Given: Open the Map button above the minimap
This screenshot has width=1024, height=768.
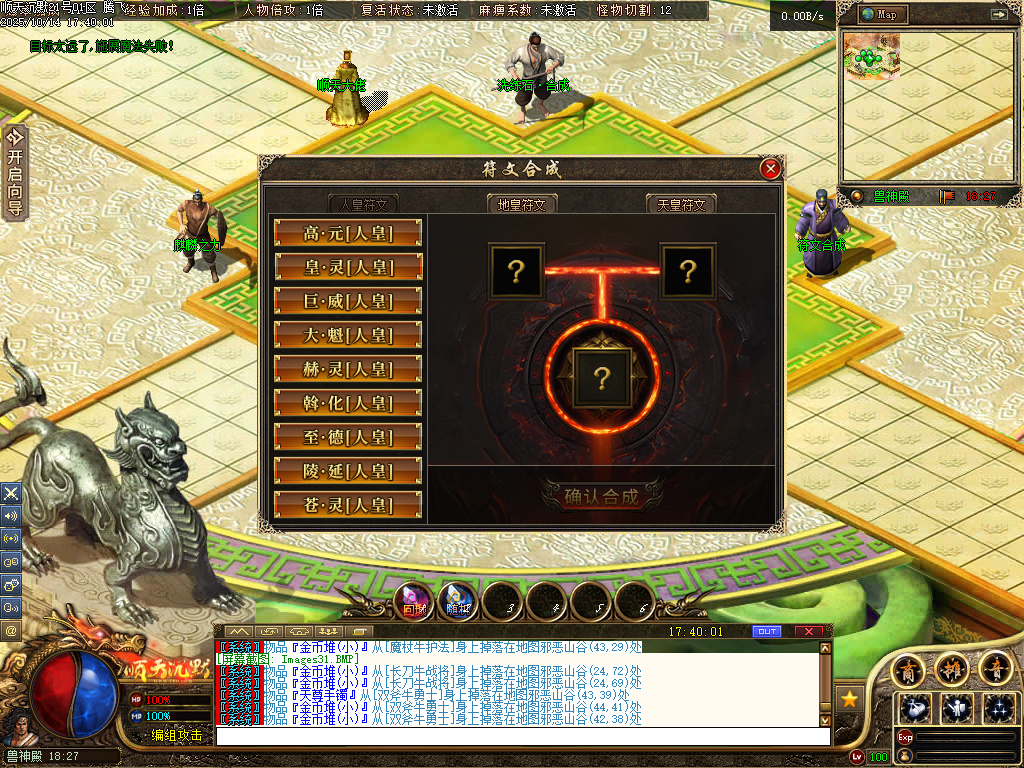Looking at the screenshot, I should pyautogui.click(x=881, y=15).
